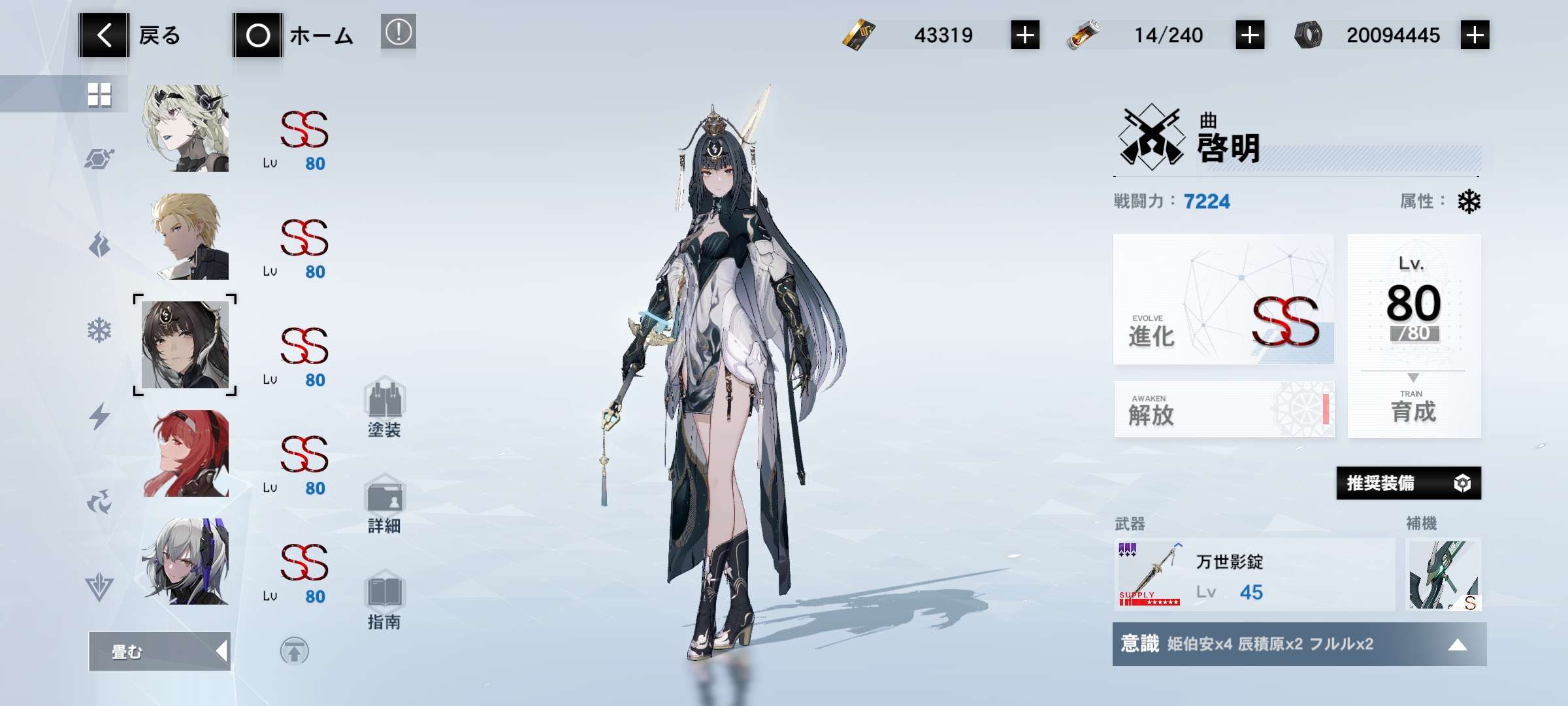1568x706 pixels.
Task: Filter characters by lightning element
Action: pyautogui.click(x=99, y=416)
